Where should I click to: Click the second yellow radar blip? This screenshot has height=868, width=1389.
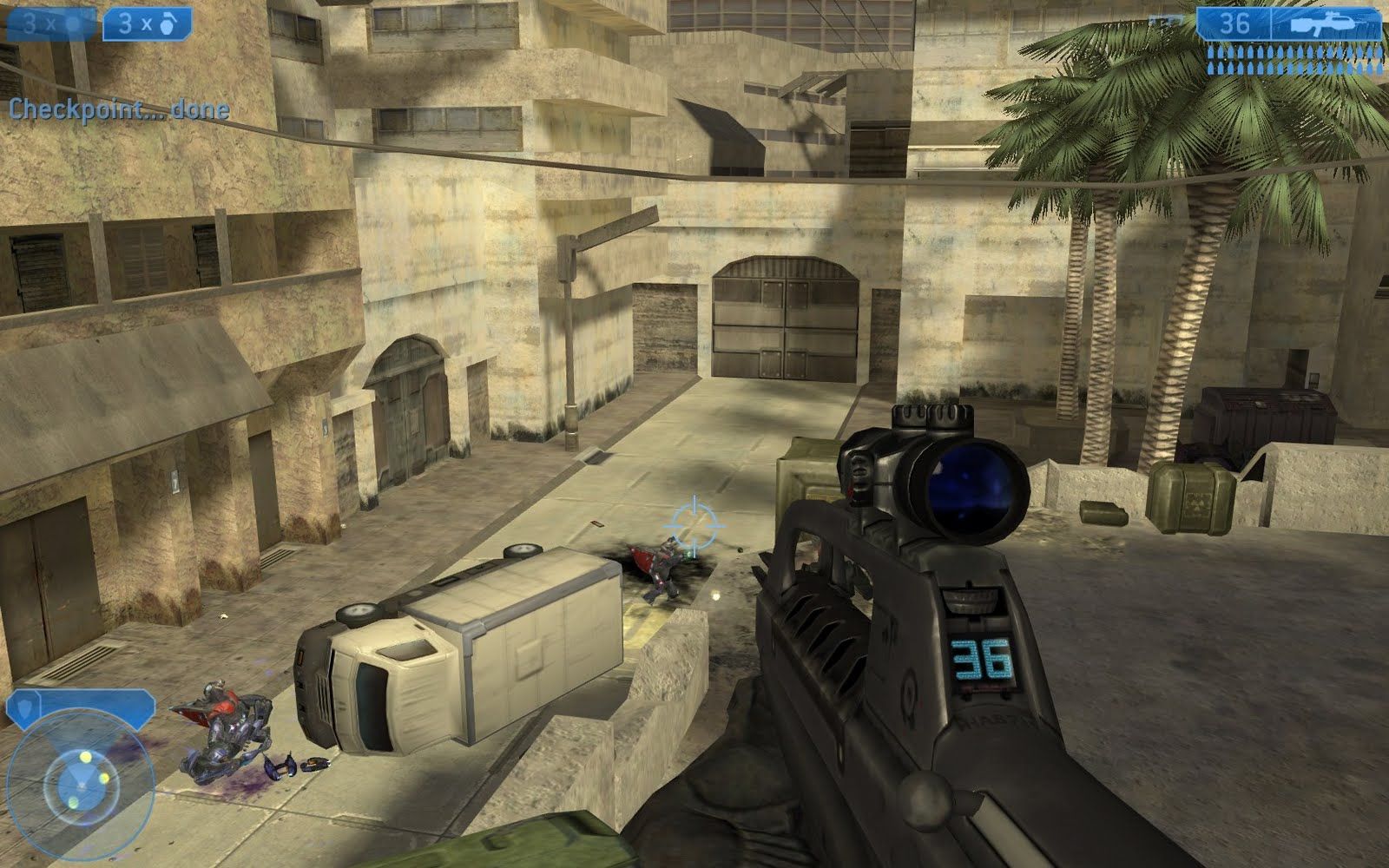[103, 778]
